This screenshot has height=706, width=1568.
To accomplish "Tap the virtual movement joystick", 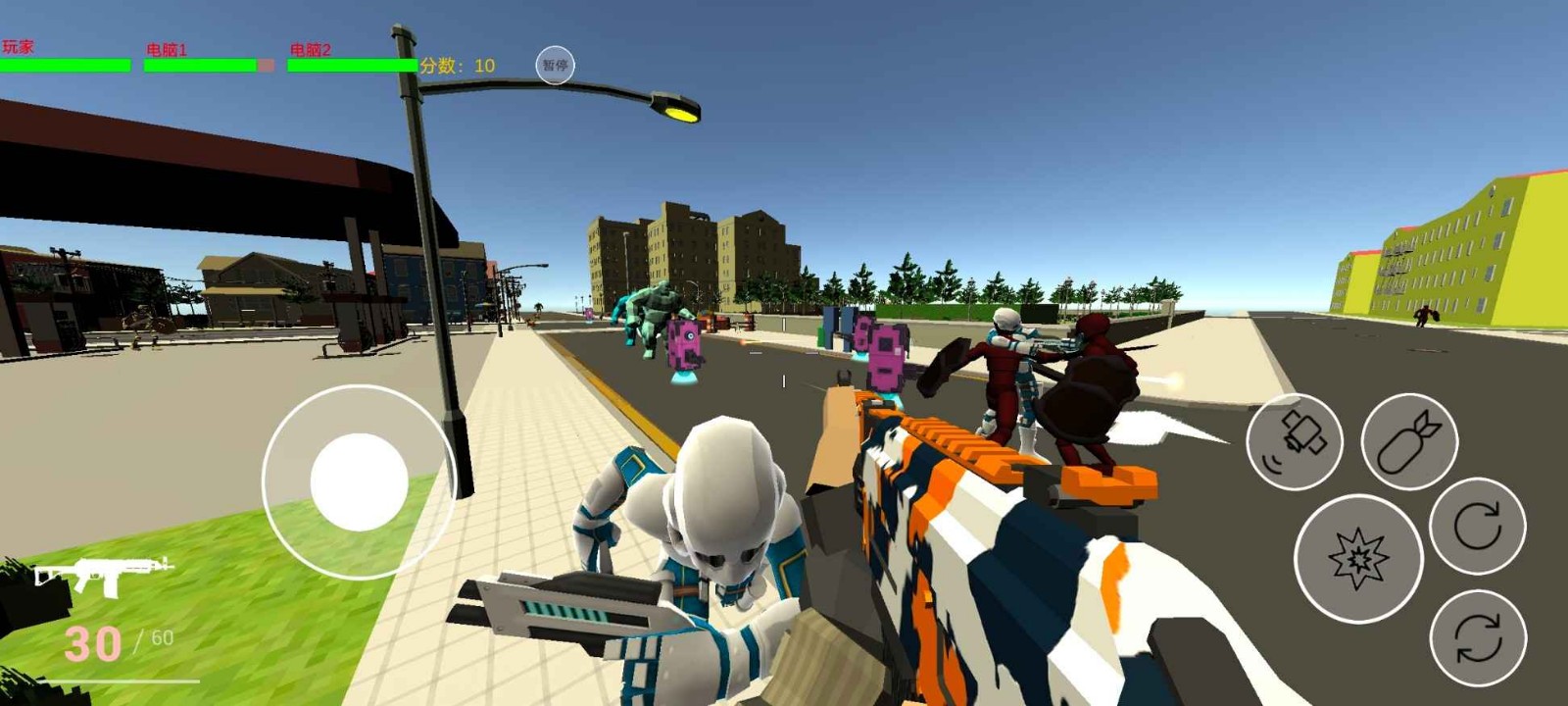I will point(359,481).
